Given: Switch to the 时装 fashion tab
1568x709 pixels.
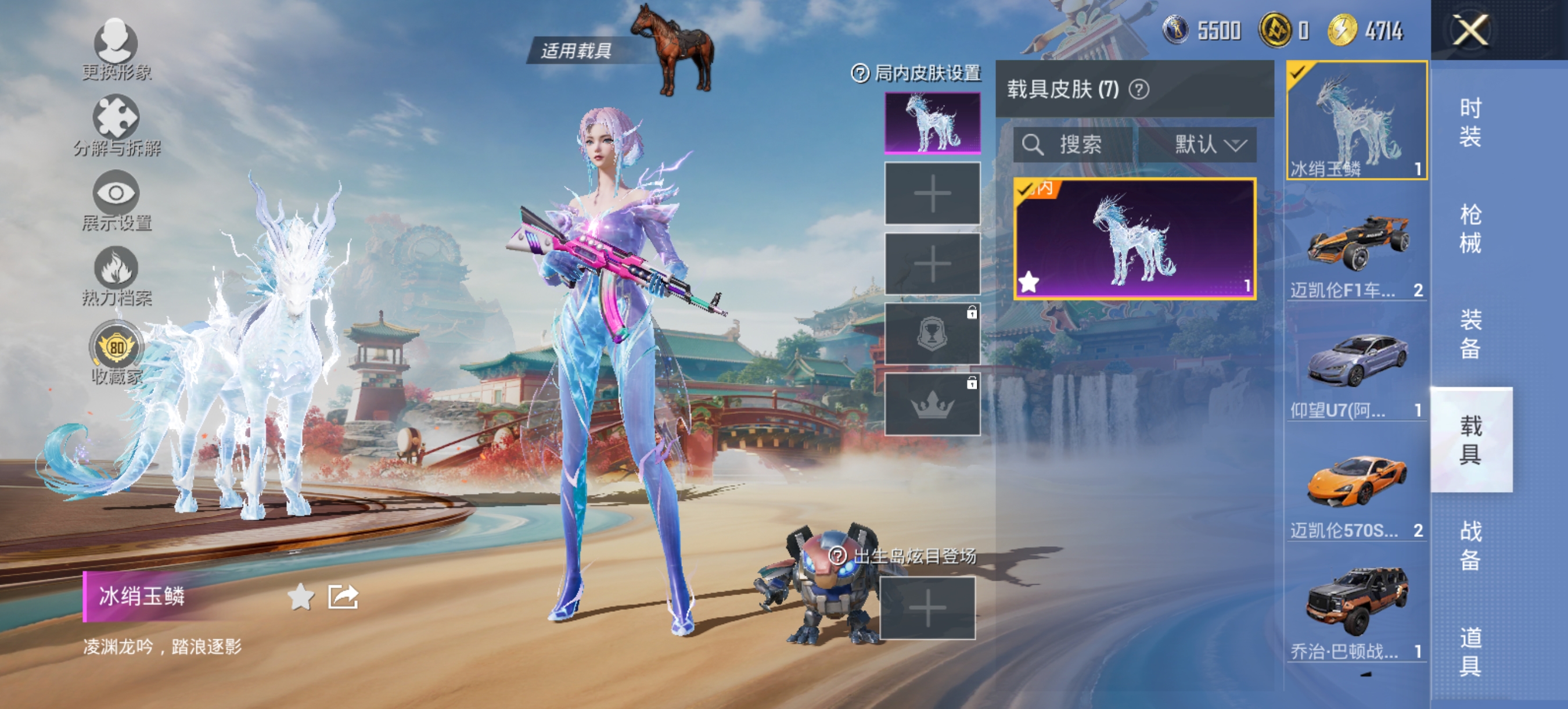Looking at the screenshot, I should pos(1469,125).
